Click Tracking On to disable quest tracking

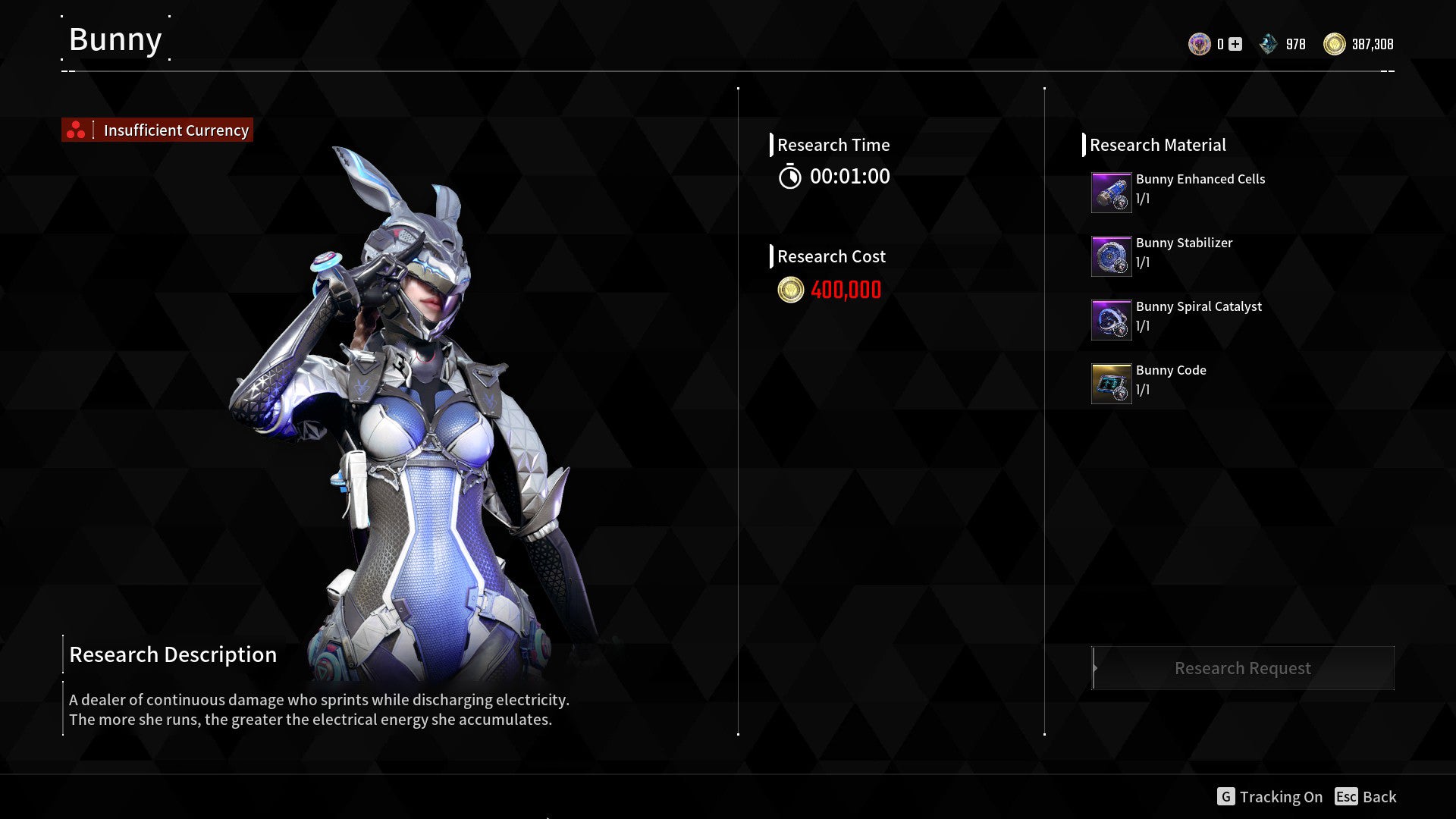pyautogui.click(x=1282, y=797)
